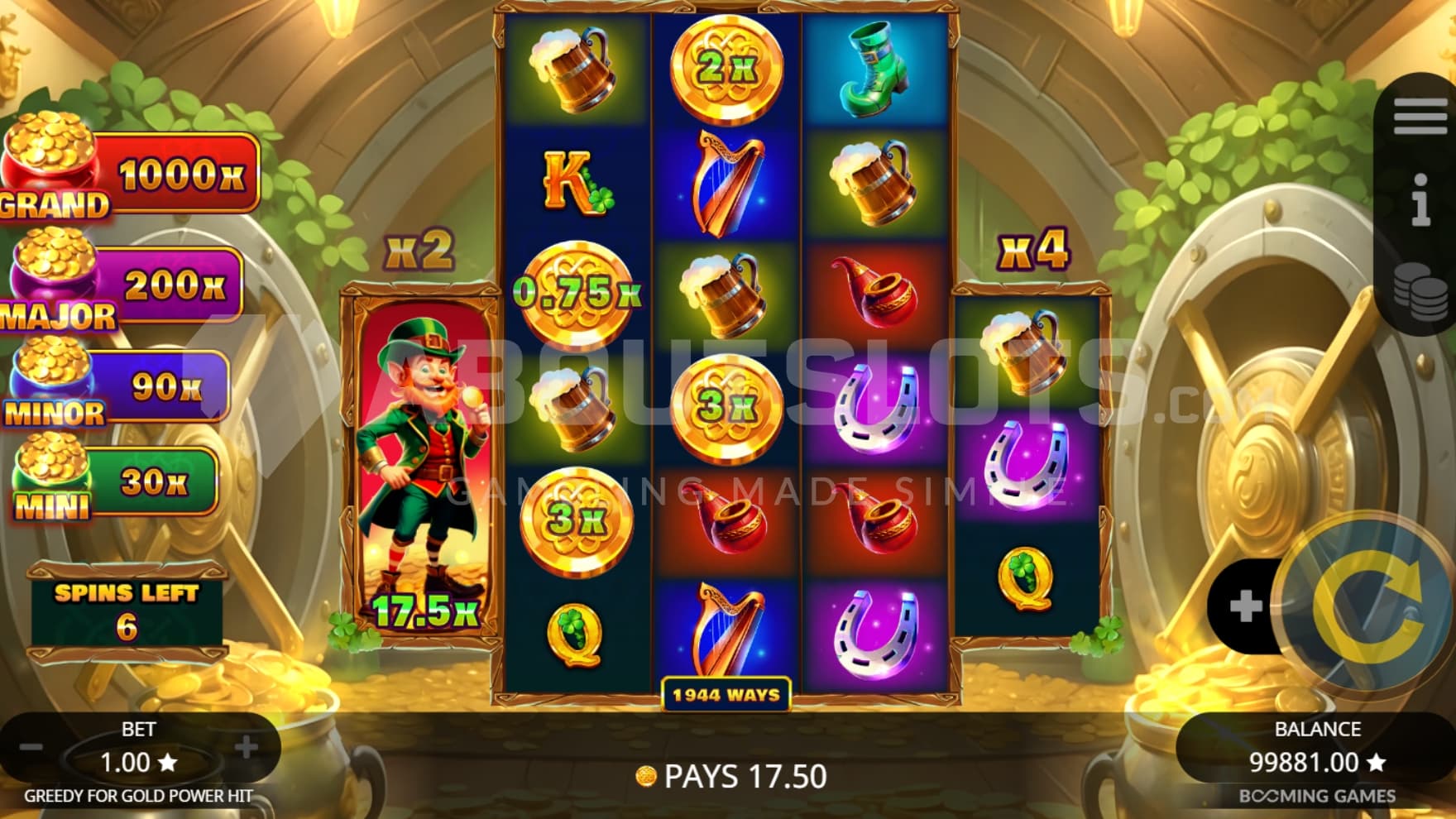Open the hamburger menu
The width and height of the screenshot is (1456, 819).
click(x=1420, y=117)
